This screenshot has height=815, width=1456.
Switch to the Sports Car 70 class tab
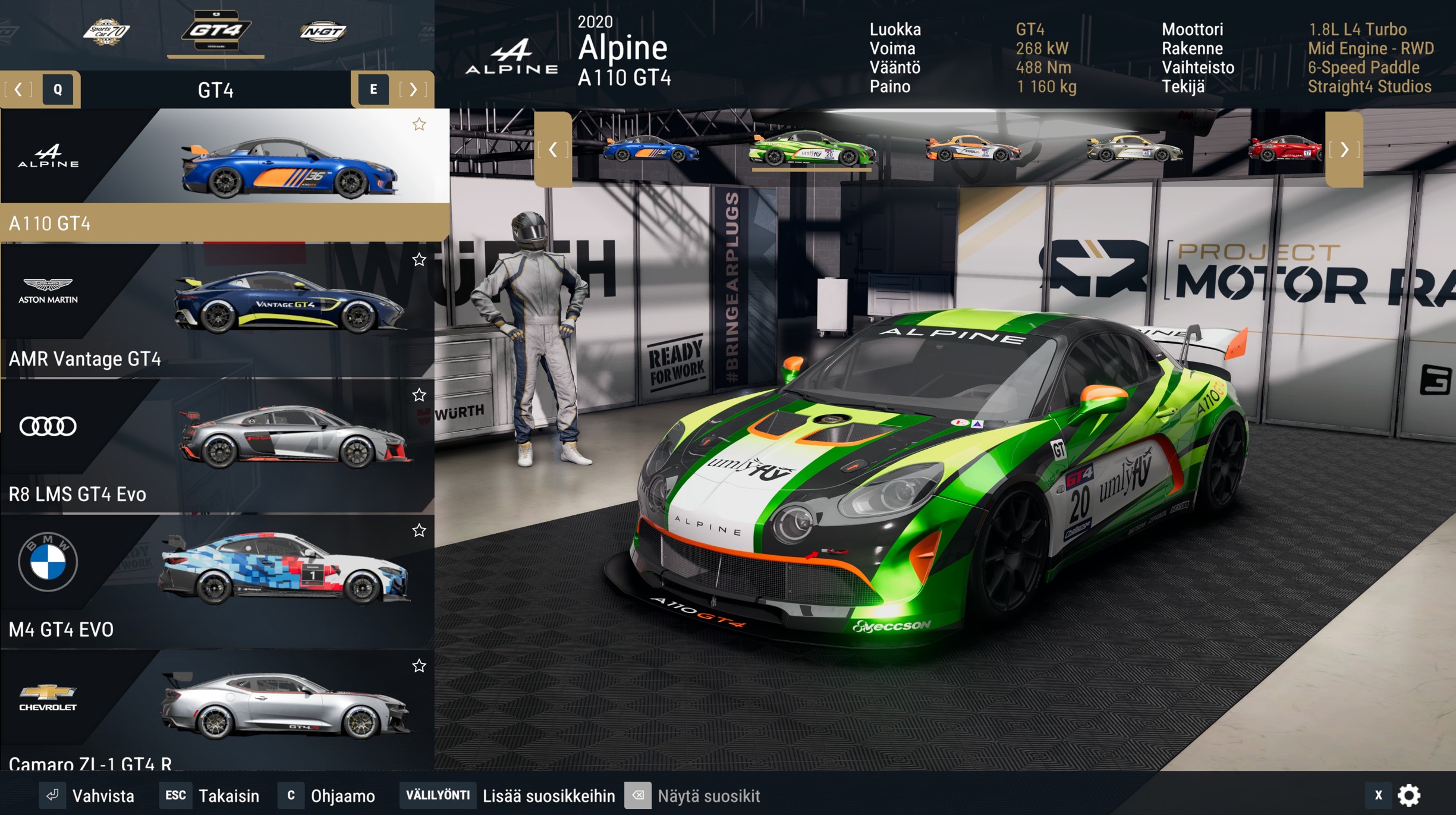(106, 31)
